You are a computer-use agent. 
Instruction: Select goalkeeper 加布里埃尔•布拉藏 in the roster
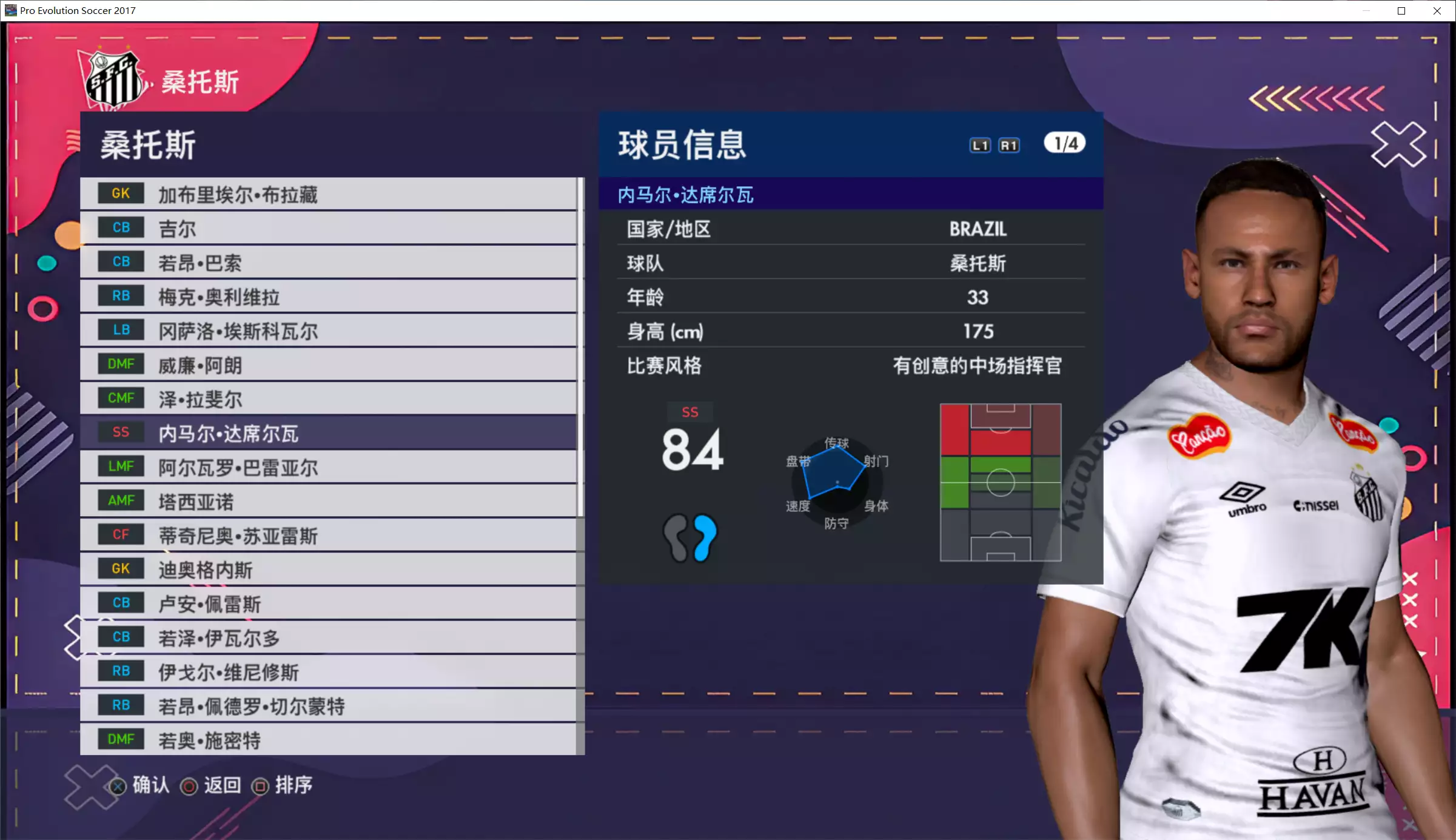[x=327, y=194]
